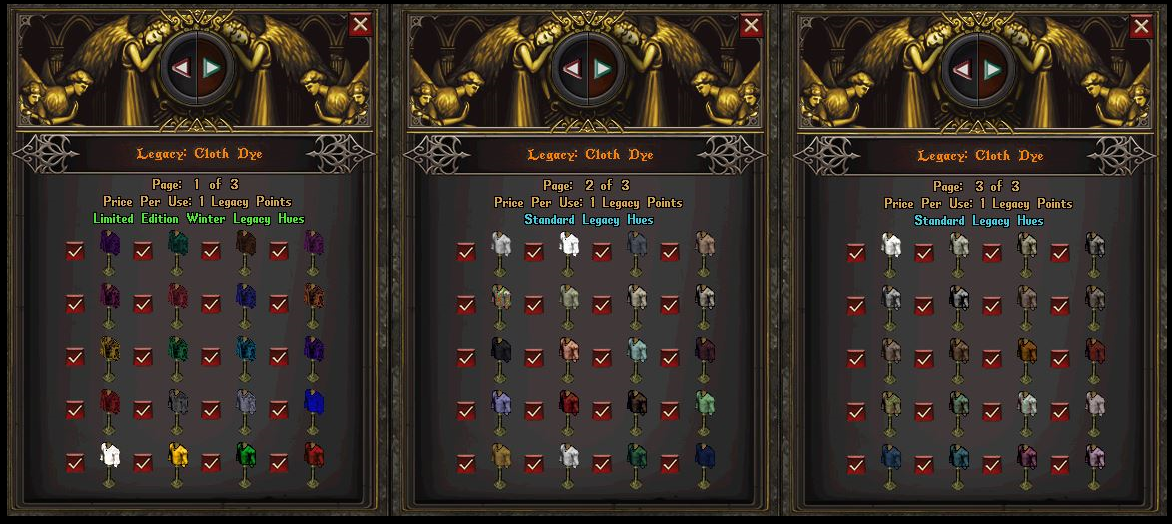Viewport: 1172px width, 524px height.
Task: Close the page 3 of 3 dye window
Action: pyautogui.click(x=1141, y=25)
